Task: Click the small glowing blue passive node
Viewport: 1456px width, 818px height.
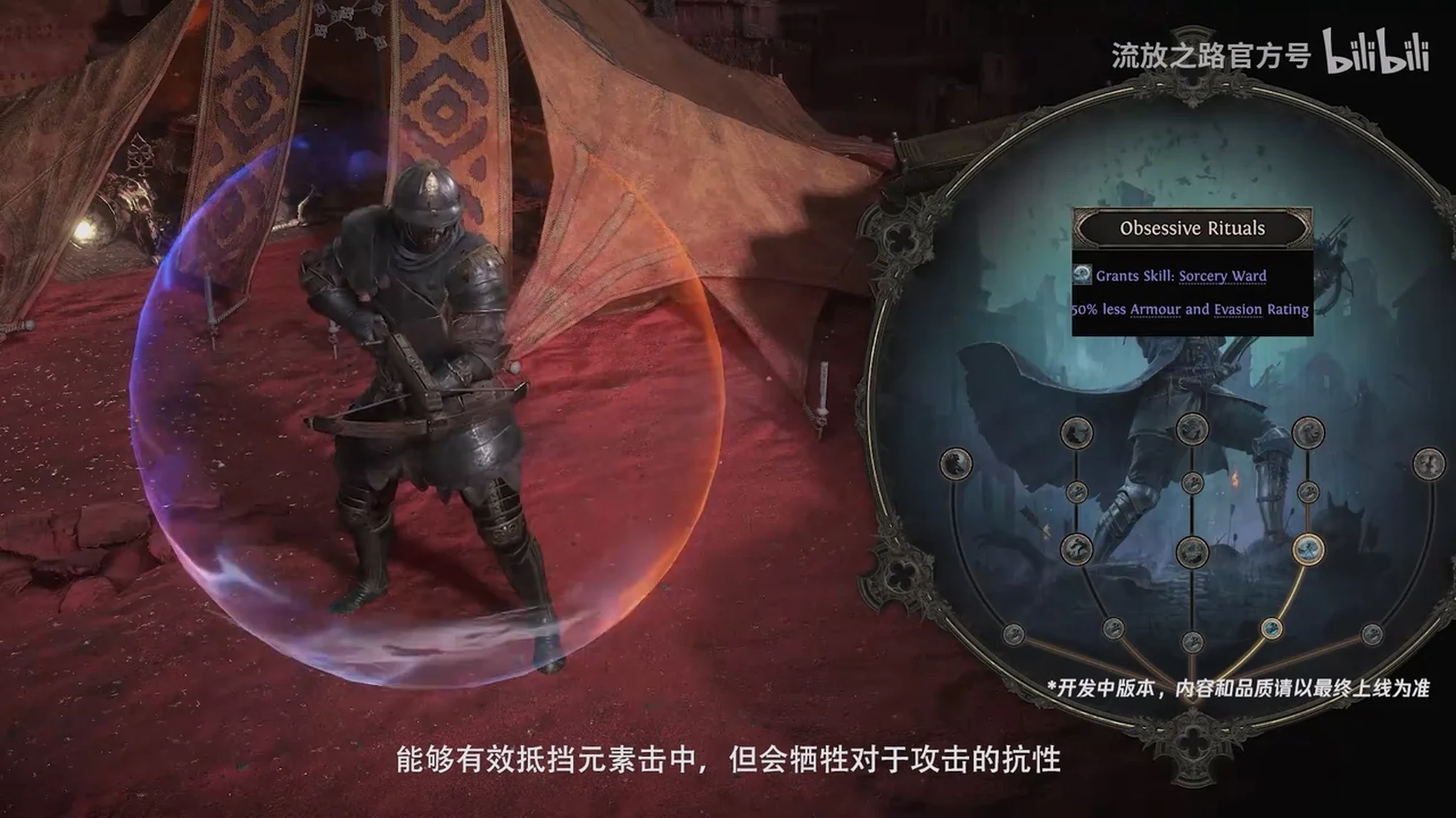Action: click(1271, 628)
